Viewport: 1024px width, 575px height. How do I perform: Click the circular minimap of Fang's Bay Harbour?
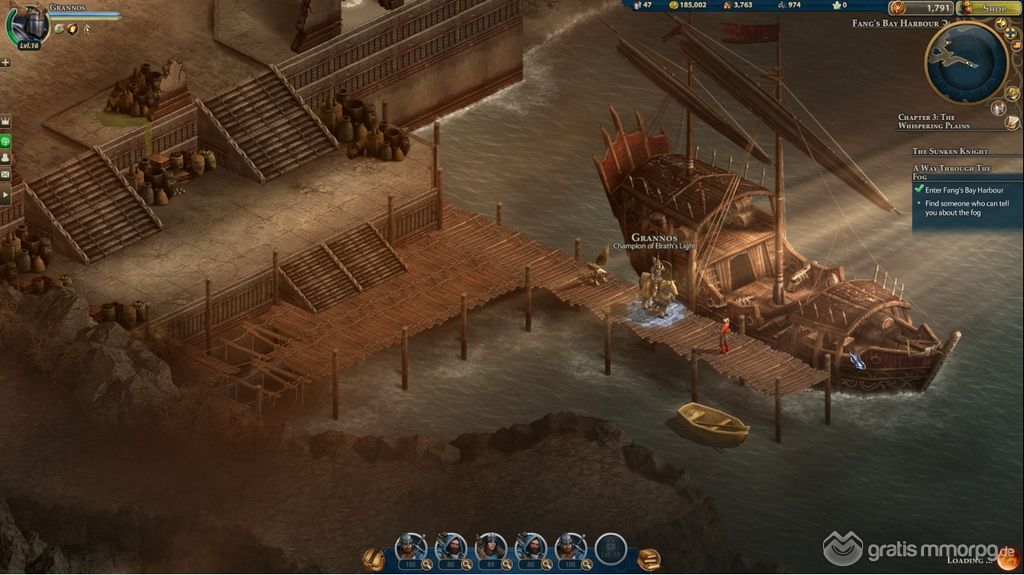tap(965, 62)
